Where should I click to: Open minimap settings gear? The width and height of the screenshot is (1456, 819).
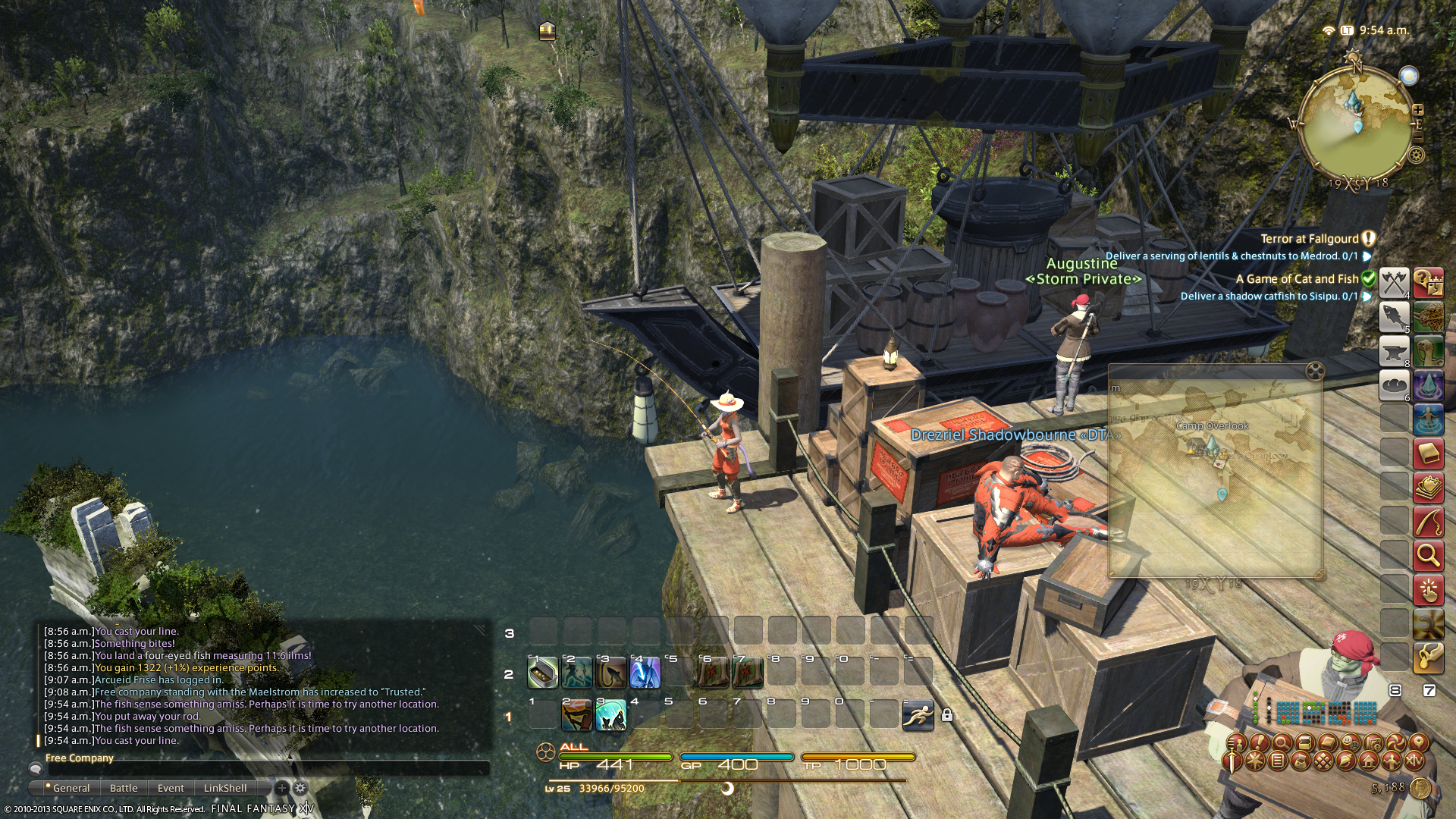tap(1416, 155)
